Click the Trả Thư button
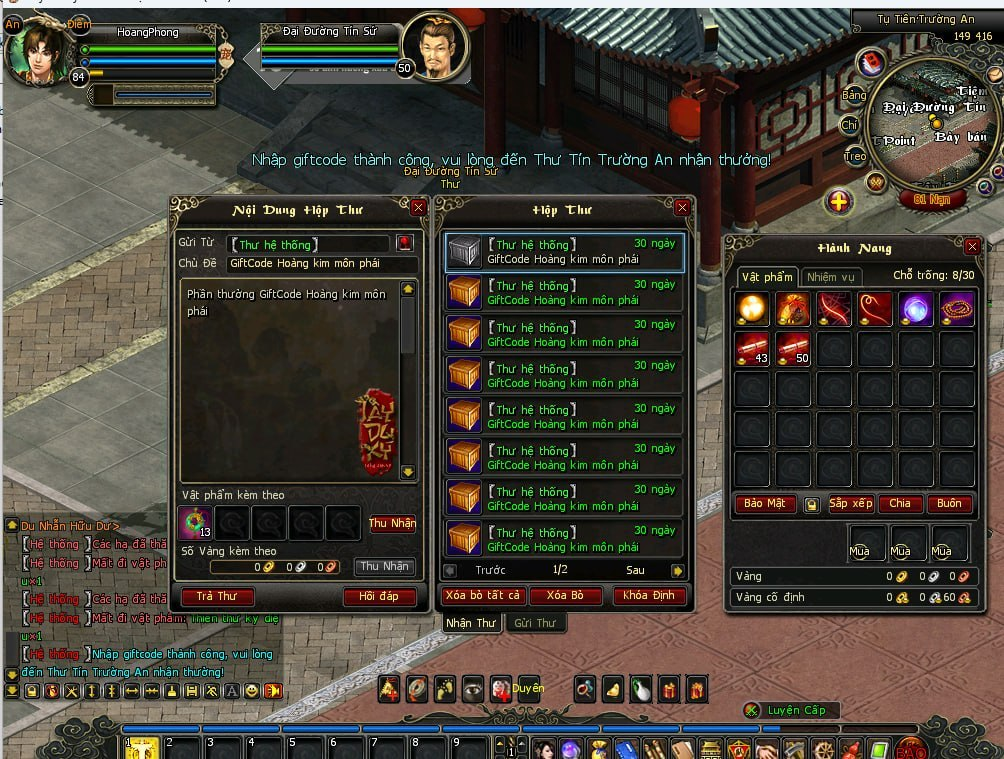 [217, 597]
